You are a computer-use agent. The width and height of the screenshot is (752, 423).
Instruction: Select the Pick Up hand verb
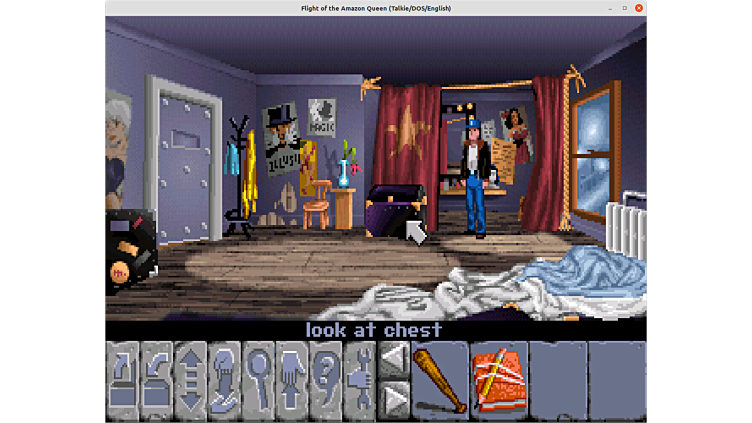(292, 381)
